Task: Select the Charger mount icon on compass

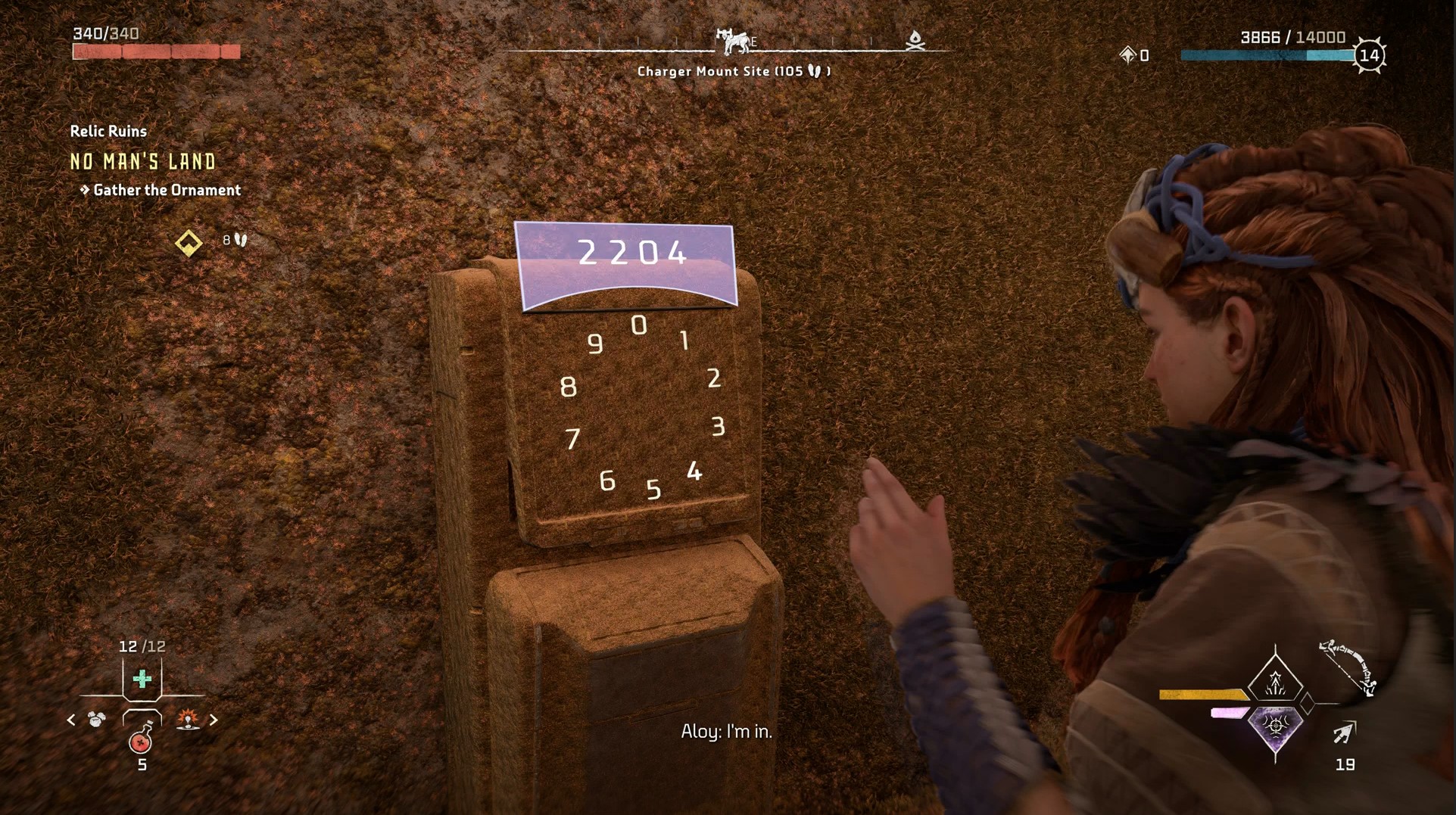Action: (x=732, y=40)
